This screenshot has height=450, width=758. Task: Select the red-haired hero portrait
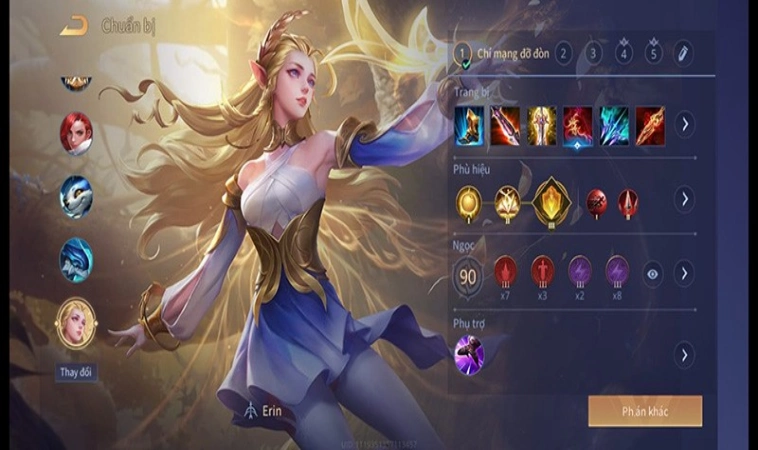[x=76, y=133]
